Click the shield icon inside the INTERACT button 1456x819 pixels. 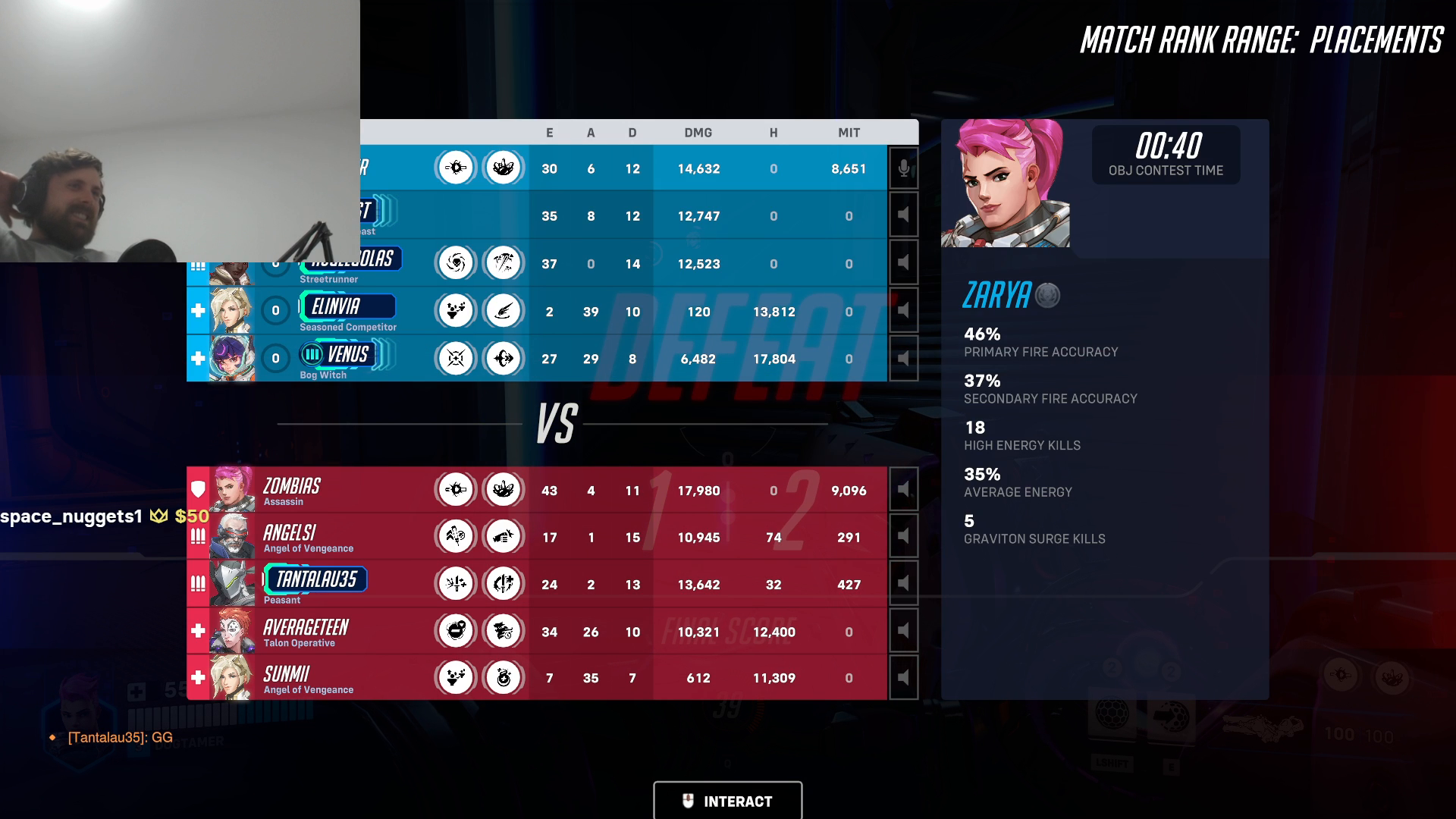pos(688,801)
